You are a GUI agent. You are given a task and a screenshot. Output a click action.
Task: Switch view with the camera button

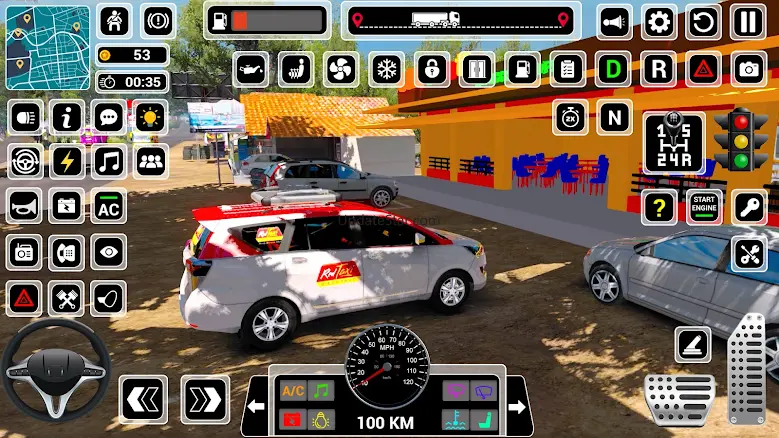pos(747,69)
